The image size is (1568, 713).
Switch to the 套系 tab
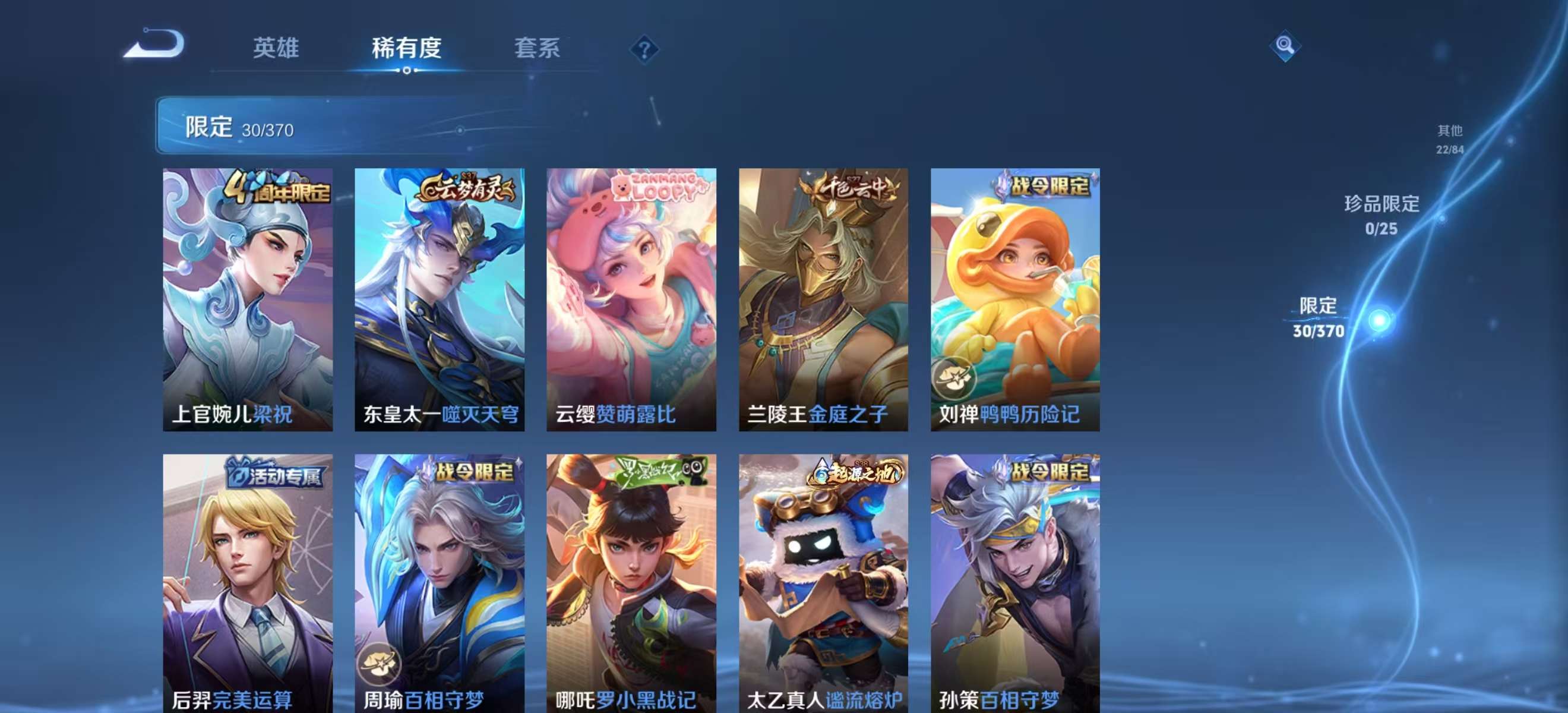pos(538,49)
